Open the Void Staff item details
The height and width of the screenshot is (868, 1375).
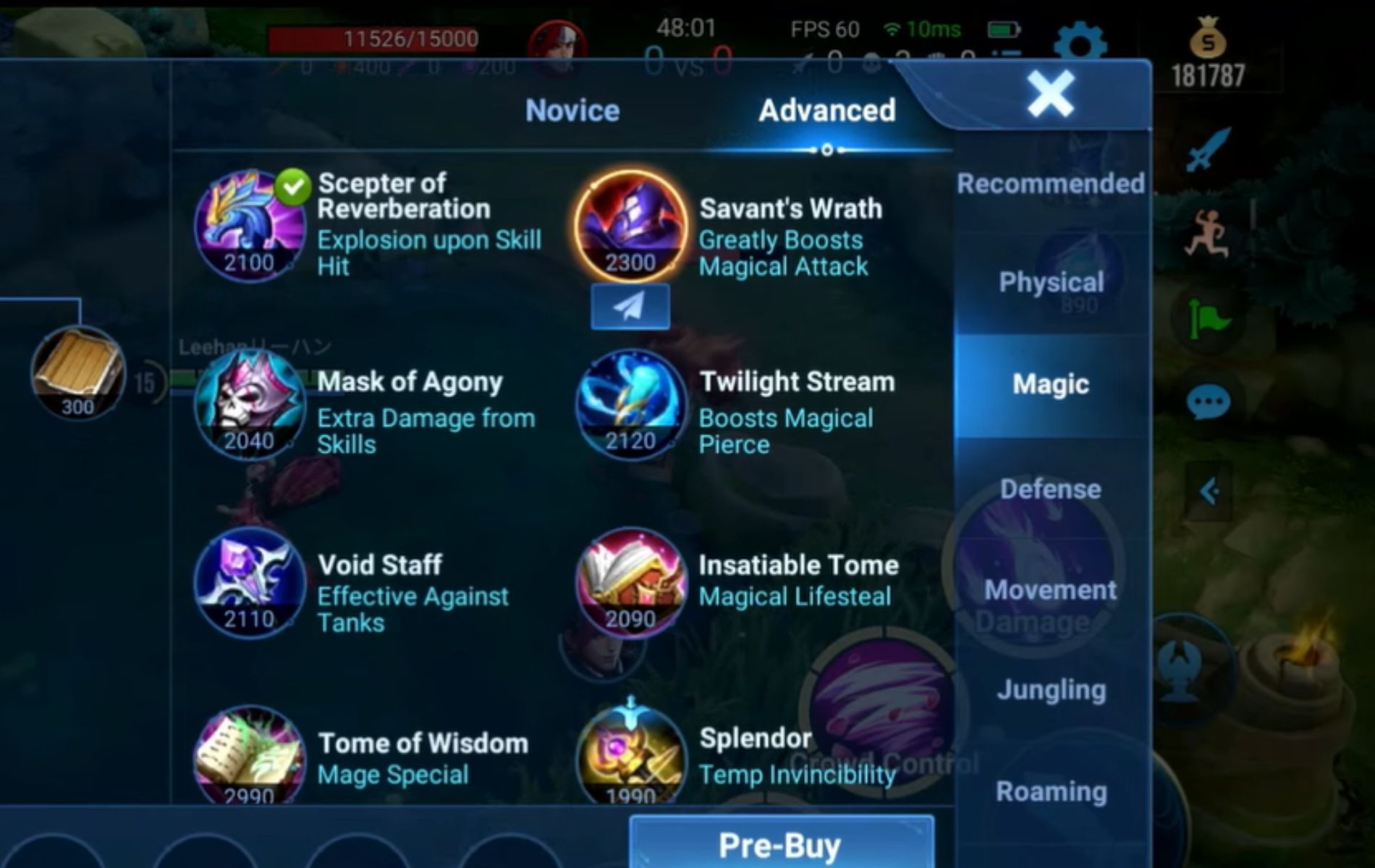click(250, 586)
